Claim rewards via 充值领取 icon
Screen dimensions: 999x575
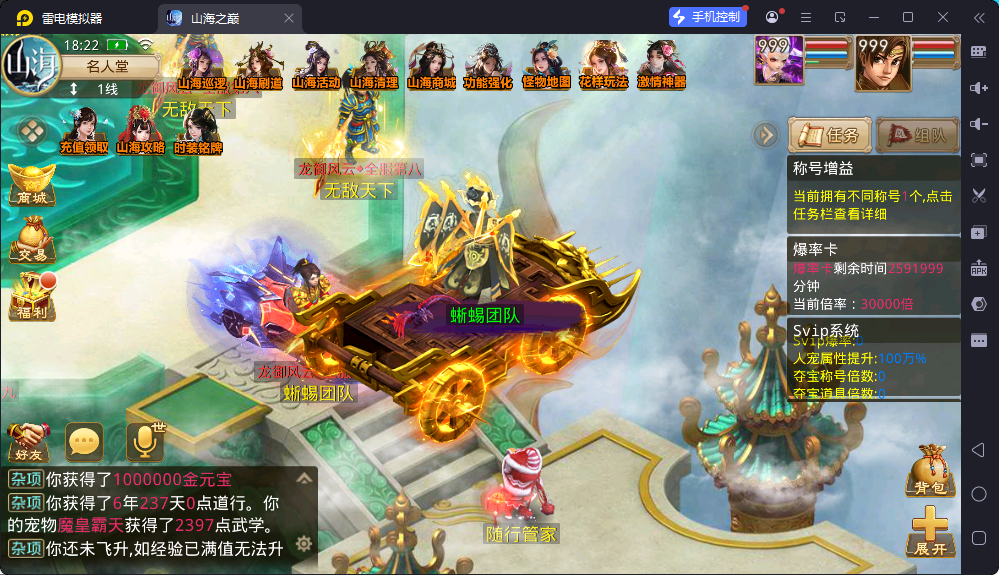click(84, 131)
